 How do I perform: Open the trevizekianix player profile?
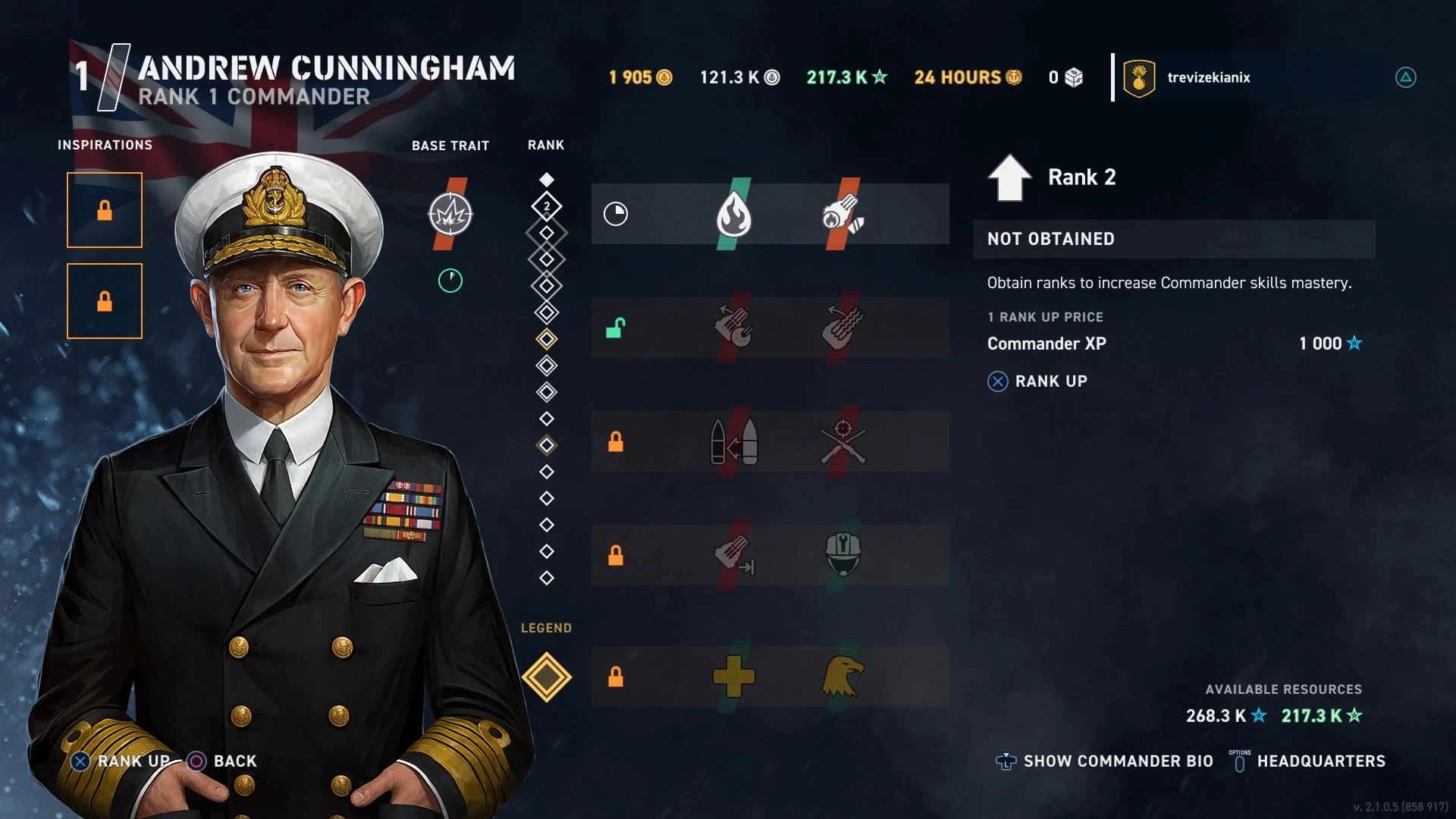click(x=1208, y=77)
